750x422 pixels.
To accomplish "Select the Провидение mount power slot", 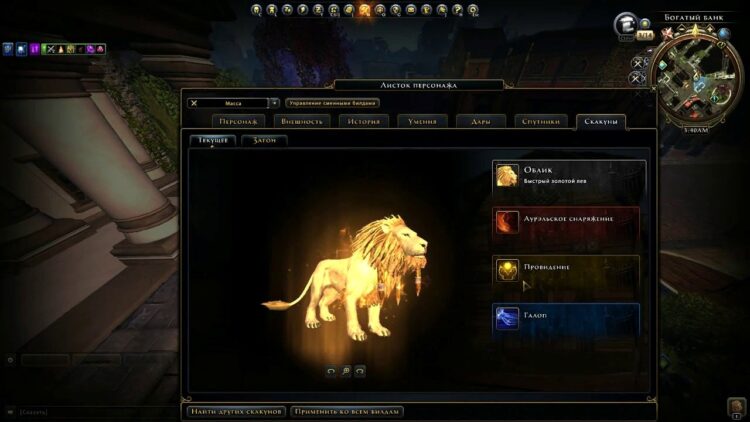I will [568, 270].
